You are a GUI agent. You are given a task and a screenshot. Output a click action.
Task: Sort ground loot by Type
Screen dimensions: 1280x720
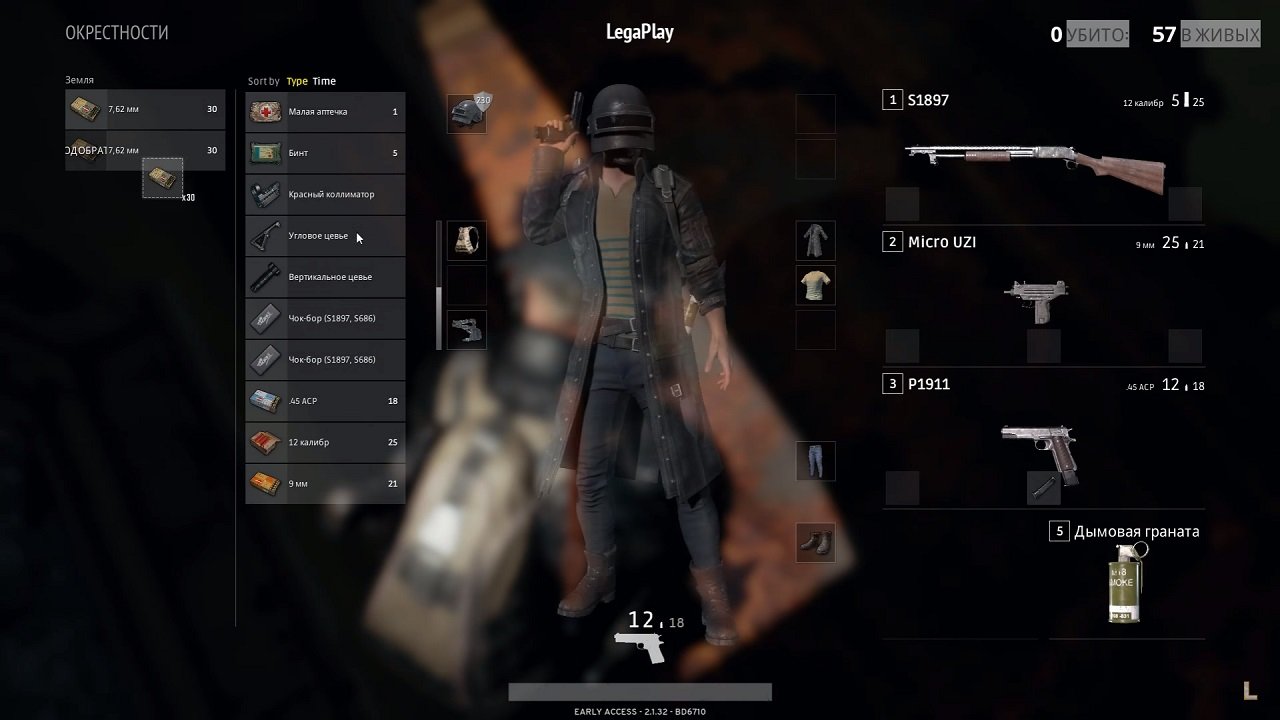[296, 81]
